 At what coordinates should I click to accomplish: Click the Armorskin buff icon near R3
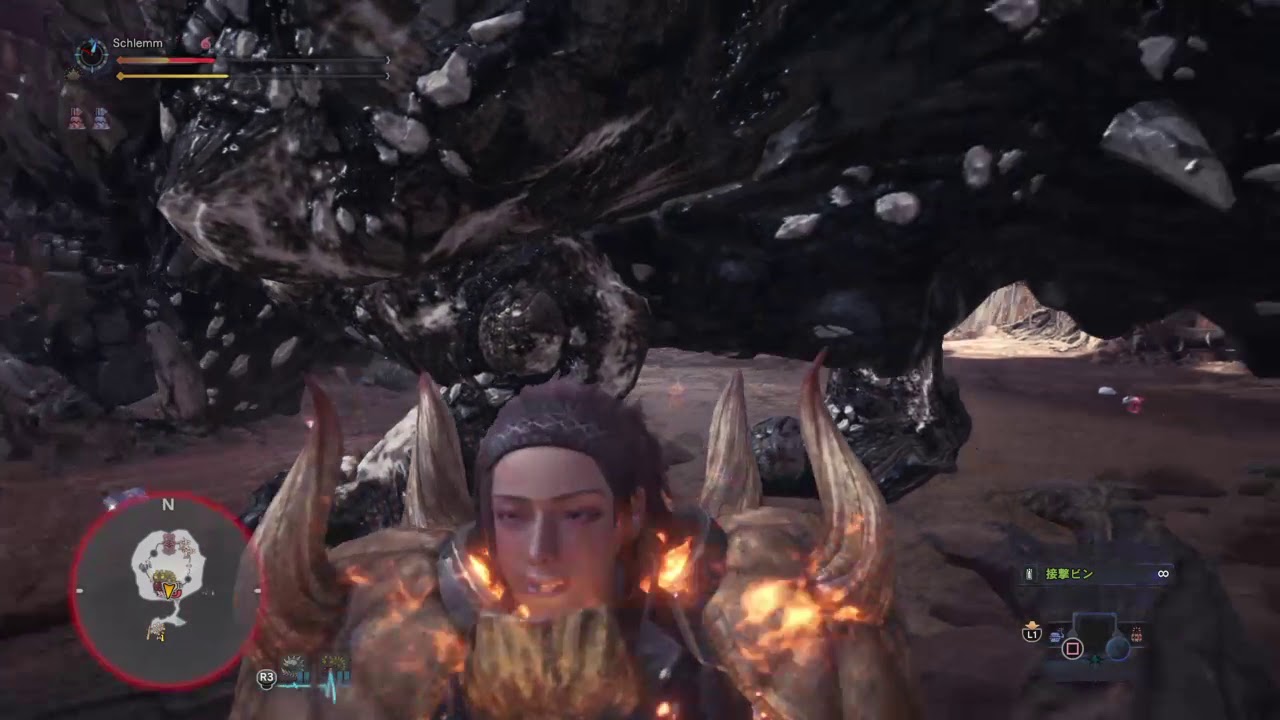333,662
